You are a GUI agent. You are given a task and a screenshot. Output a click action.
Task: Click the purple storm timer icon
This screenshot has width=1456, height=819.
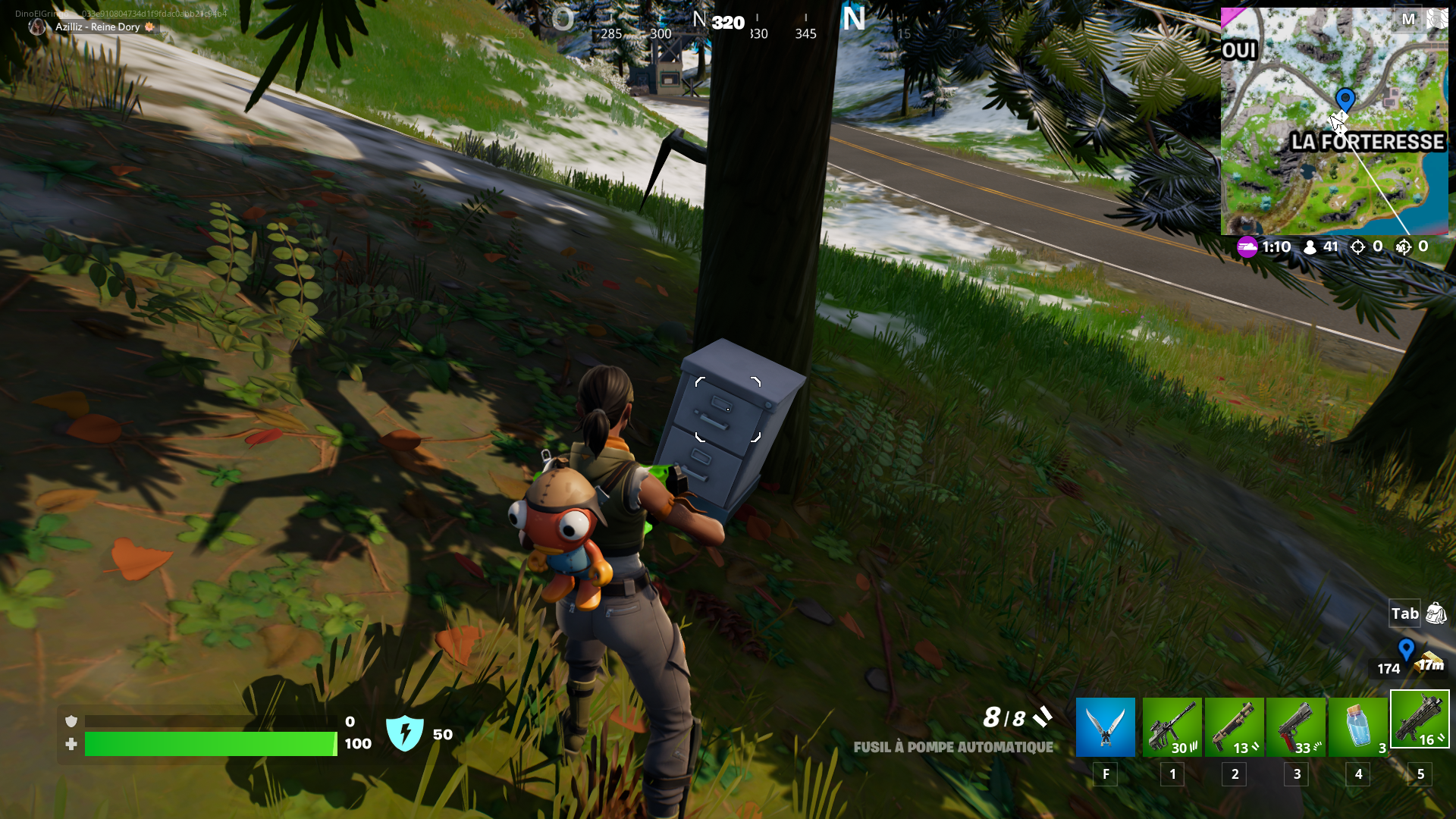tap(1247, 246)
